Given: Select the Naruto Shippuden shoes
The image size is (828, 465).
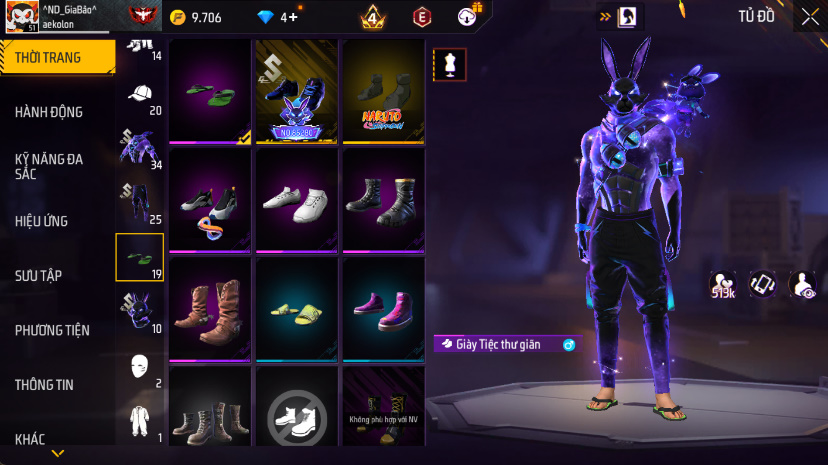Looking at the screenshot, I should 384,92.
